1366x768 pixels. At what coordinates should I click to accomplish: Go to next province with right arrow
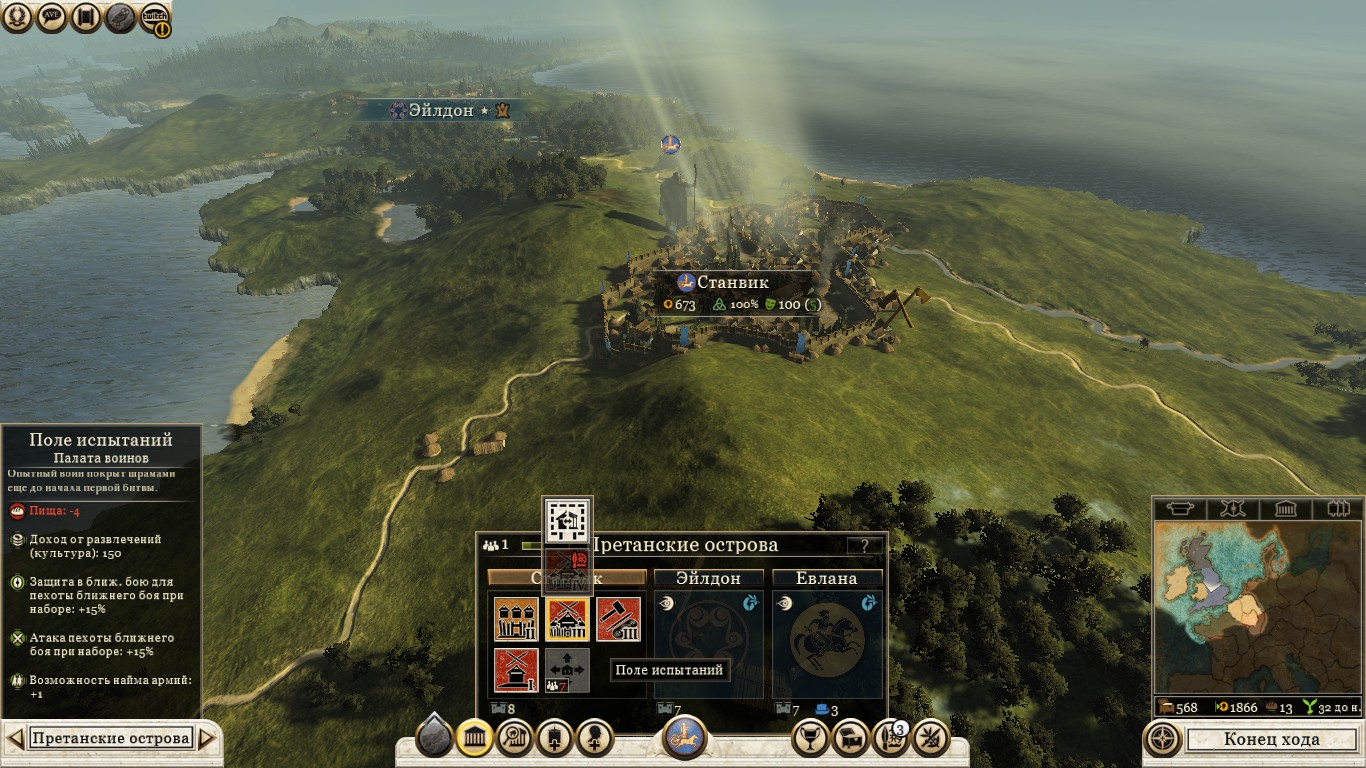(207, 739)
